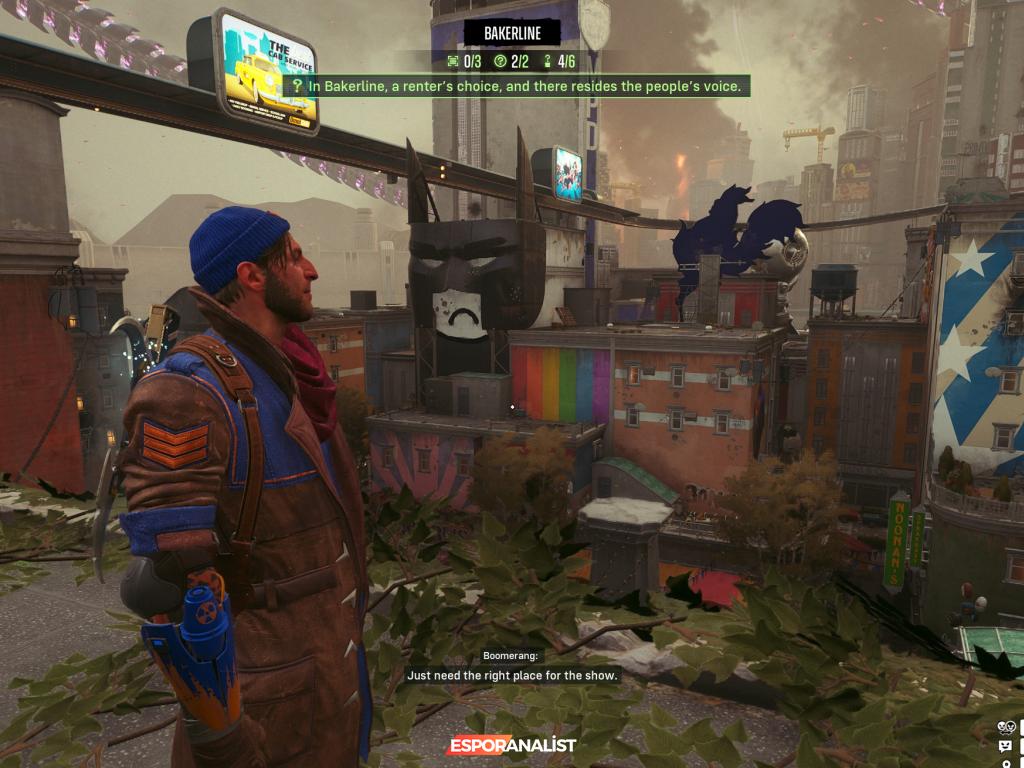1024x768 pixels.
Task: Open the angry-face speech bubble icon
Action: pyautogui.click(x=1005, y=746)
